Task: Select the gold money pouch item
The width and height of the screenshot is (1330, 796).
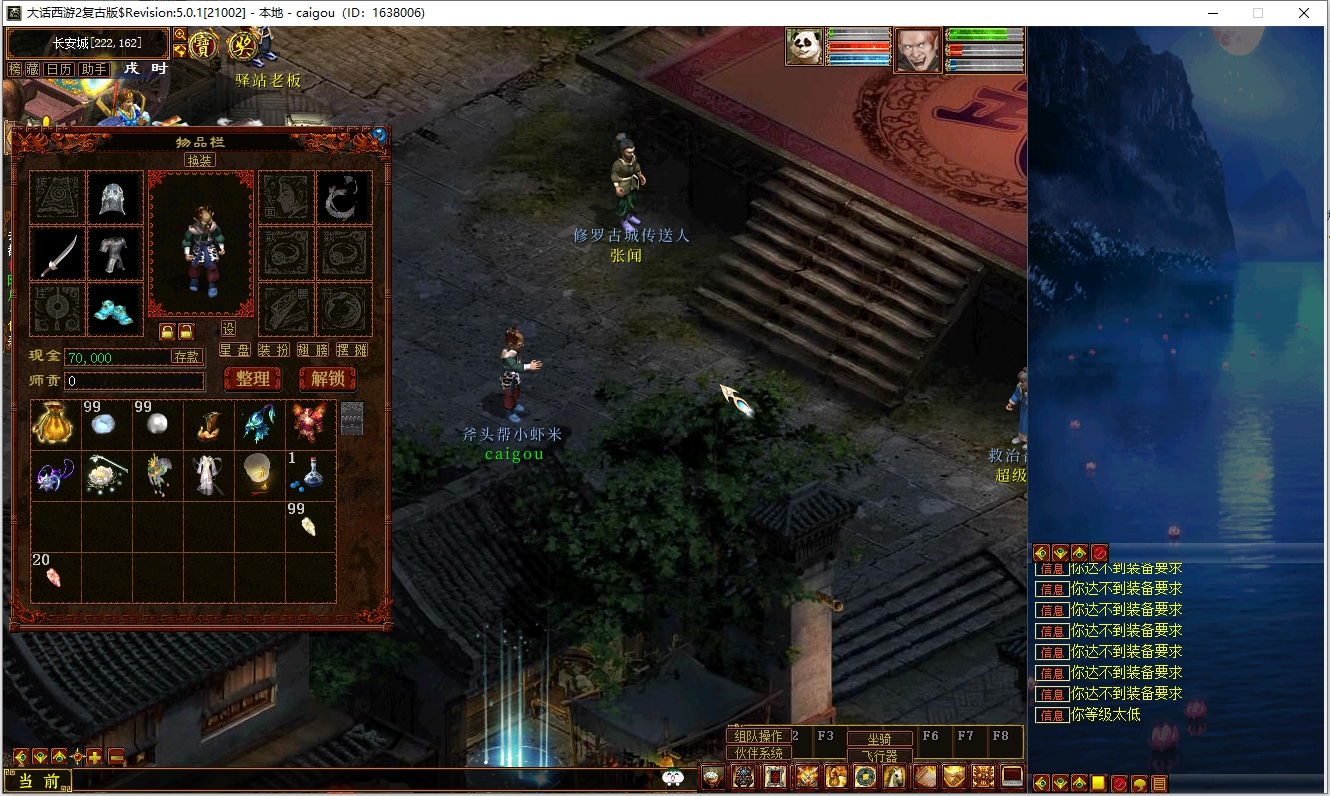Action: 55,425
